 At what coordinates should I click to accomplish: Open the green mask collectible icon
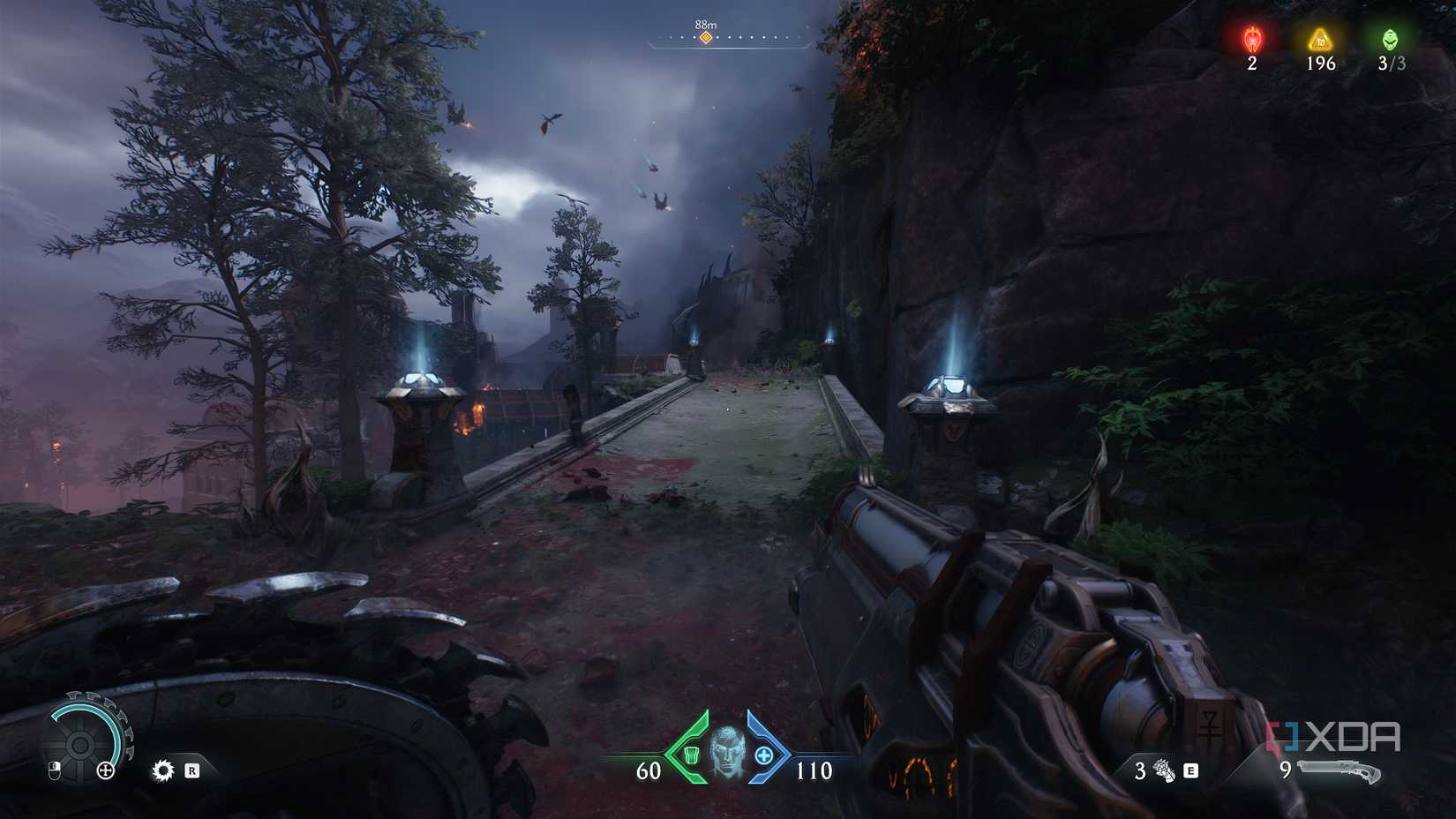[1391, 39]
